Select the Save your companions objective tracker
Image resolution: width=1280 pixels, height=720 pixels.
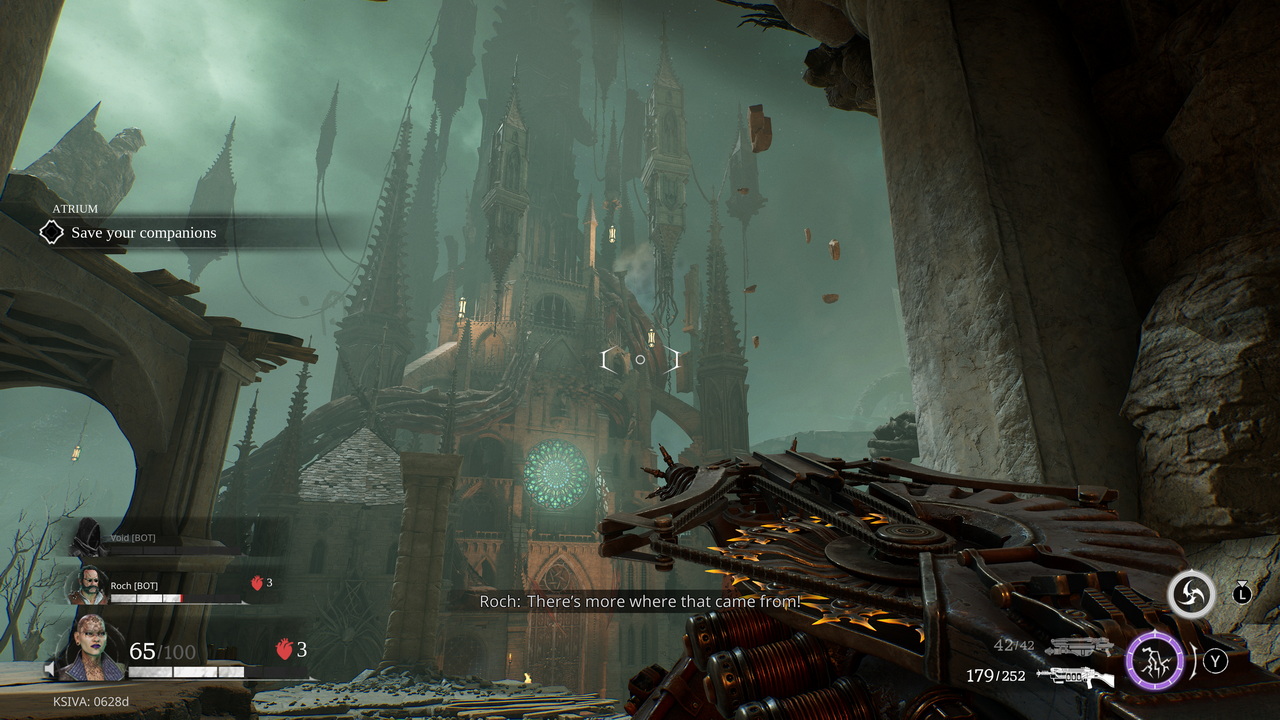pos(143,233)
